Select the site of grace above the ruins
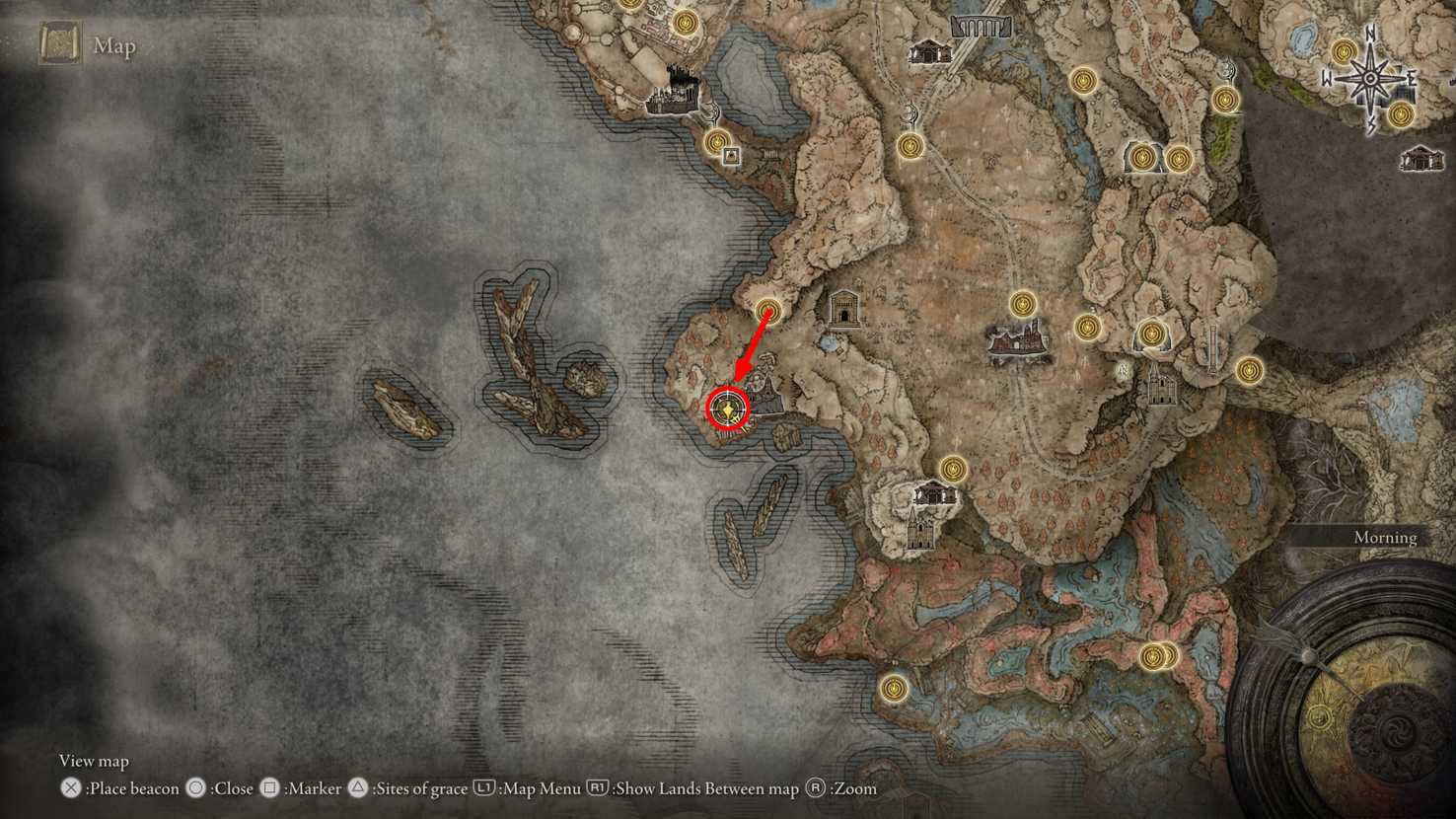The height and width of the screenshot is (819, 1456). [x=1021, y=304]
